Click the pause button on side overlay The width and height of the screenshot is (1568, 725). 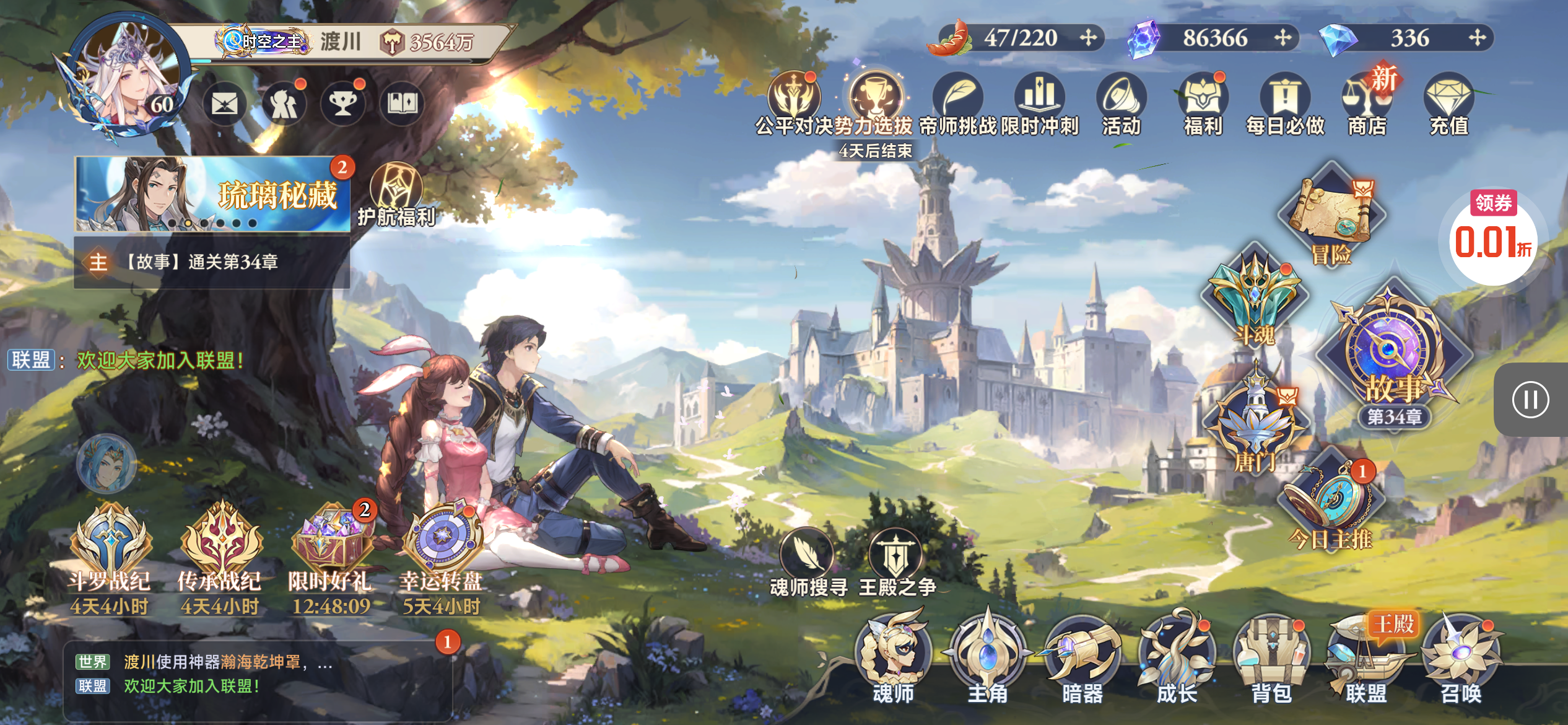click(x=1530, y=400)
